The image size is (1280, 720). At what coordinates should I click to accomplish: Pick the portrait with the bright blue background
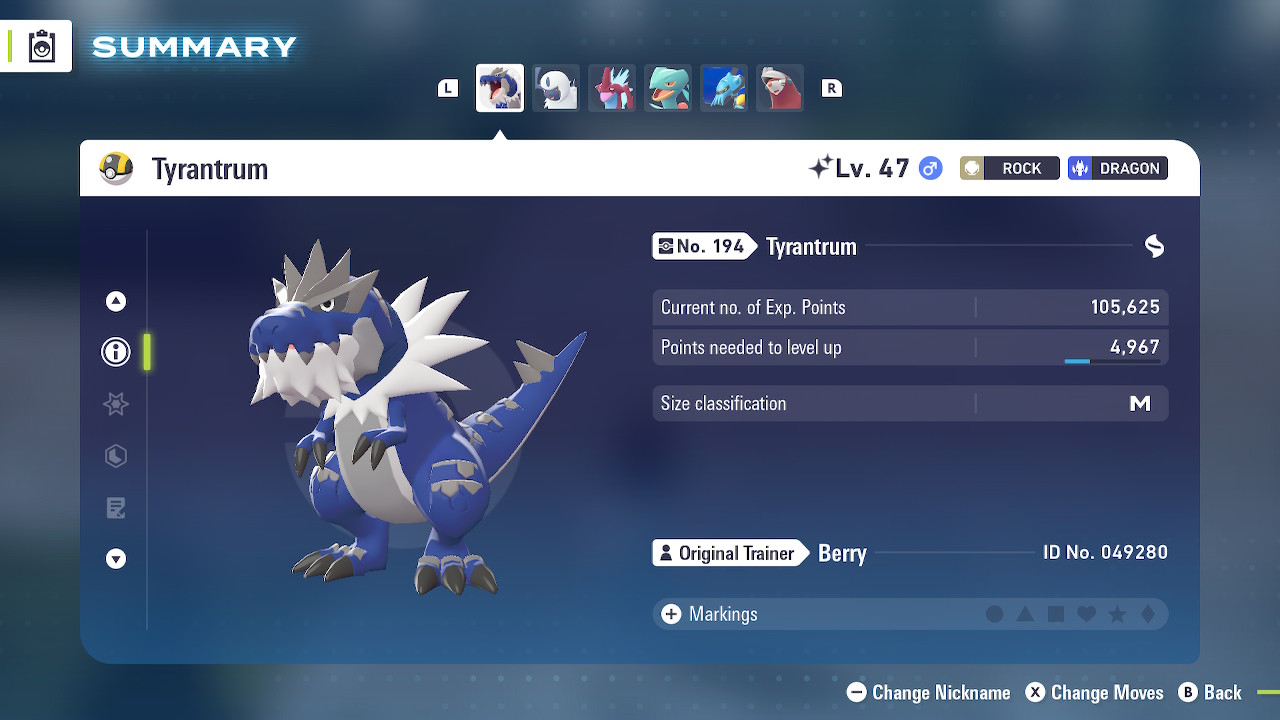click(724, 88)
